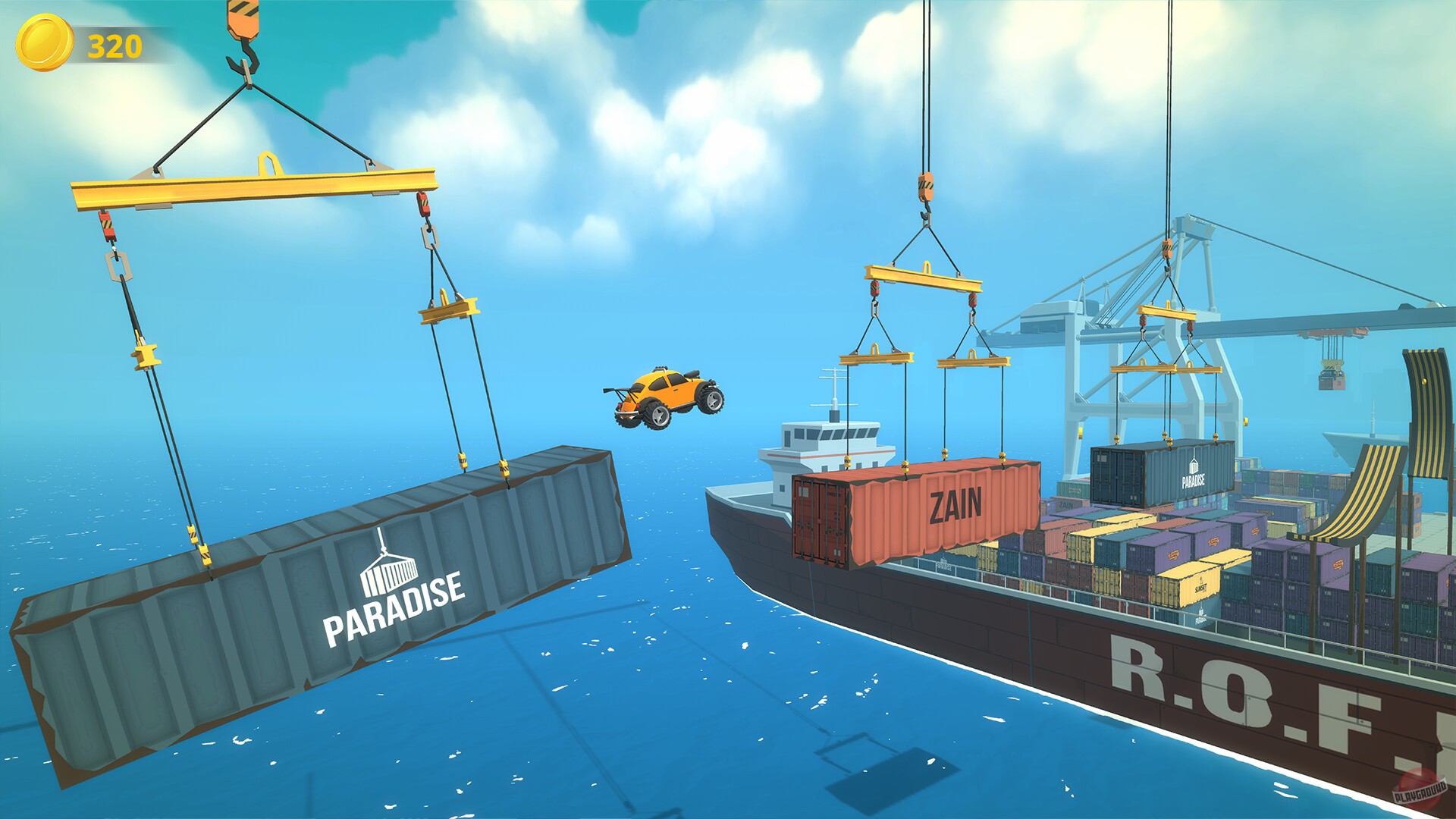The width and height of the screenshot is (1456, 819).
Task: Expand the hanging PARADISE container platform
Action: (318, 599)
